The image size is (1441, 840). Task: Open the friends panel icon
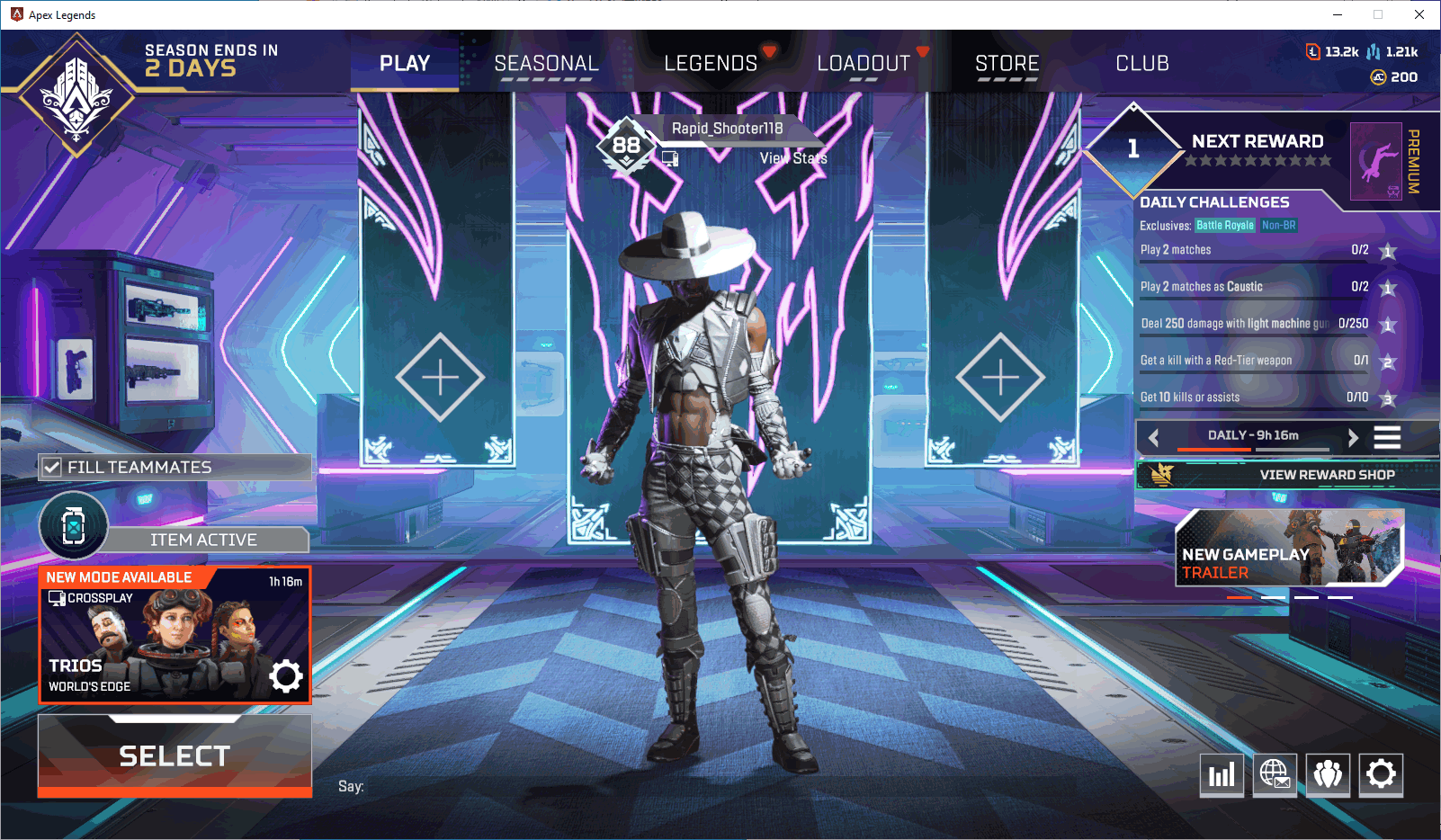(x=1328, y=774)
